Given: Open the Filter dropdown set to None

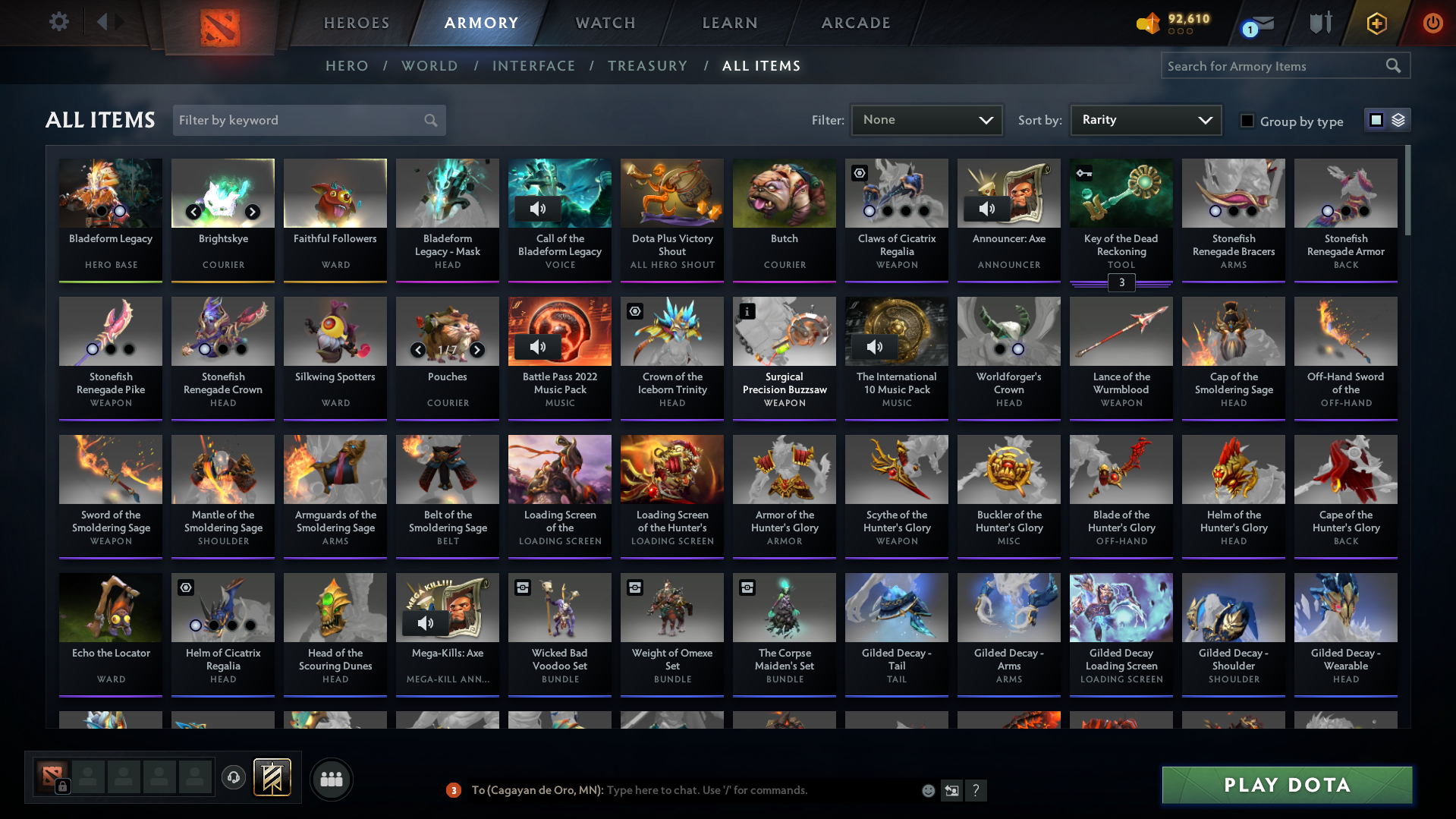Looking at the screenshot, I should point(926,120).
